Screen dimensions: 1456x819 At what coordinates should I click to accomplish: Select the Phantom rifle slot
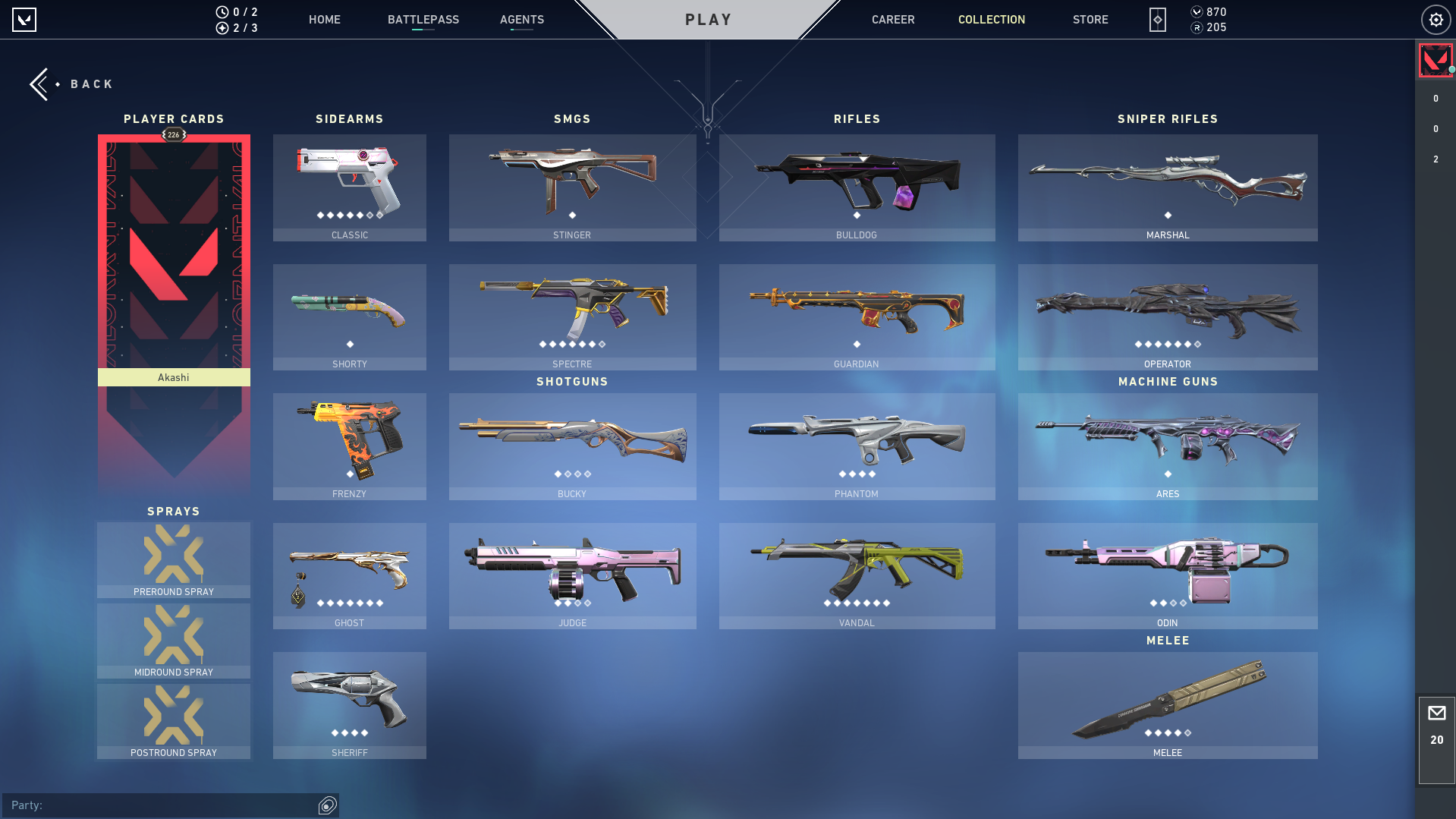[857, 446]
